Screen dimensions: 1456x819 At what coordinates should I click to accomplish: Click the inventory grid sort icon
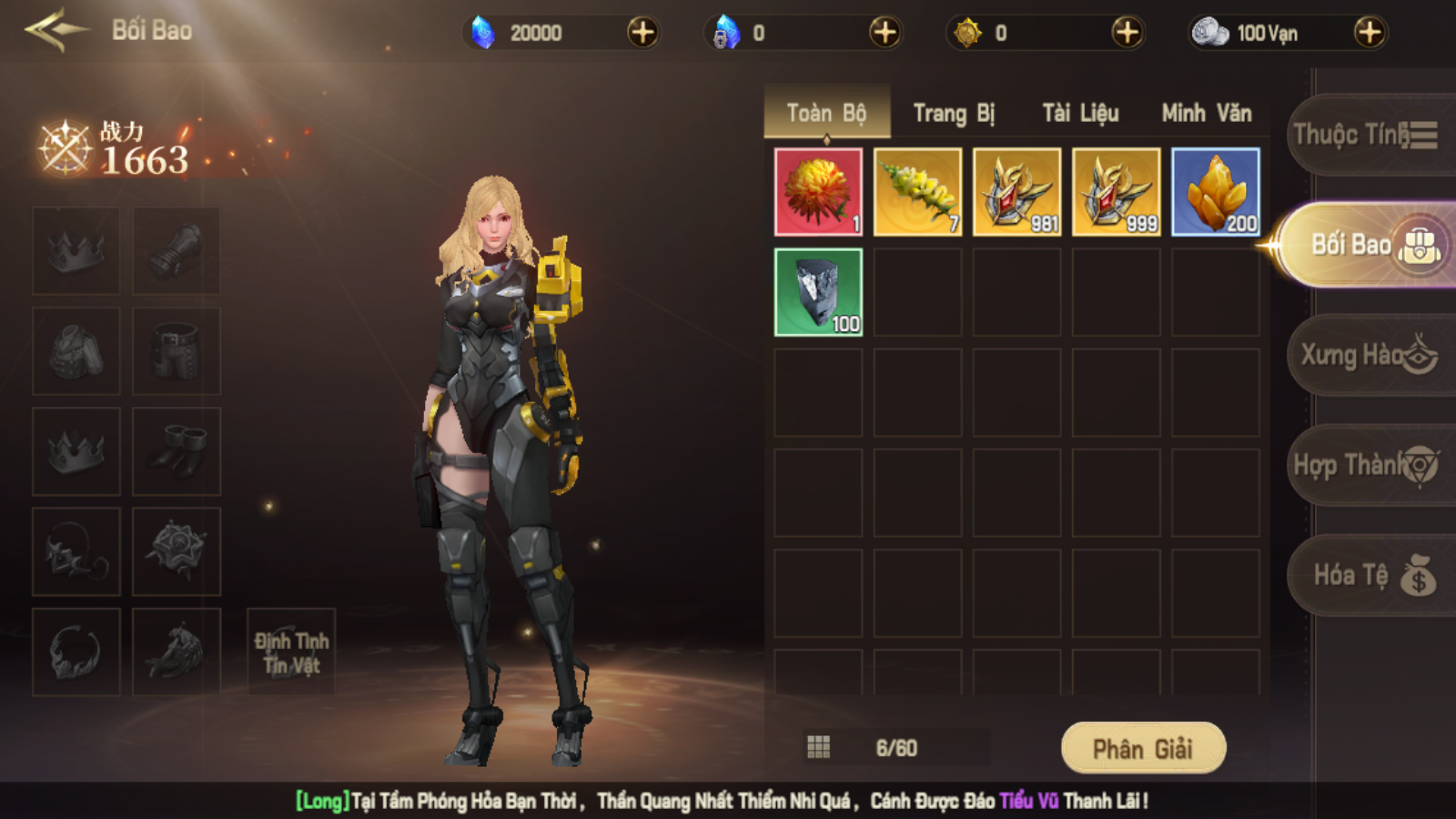tap(818, 748)
